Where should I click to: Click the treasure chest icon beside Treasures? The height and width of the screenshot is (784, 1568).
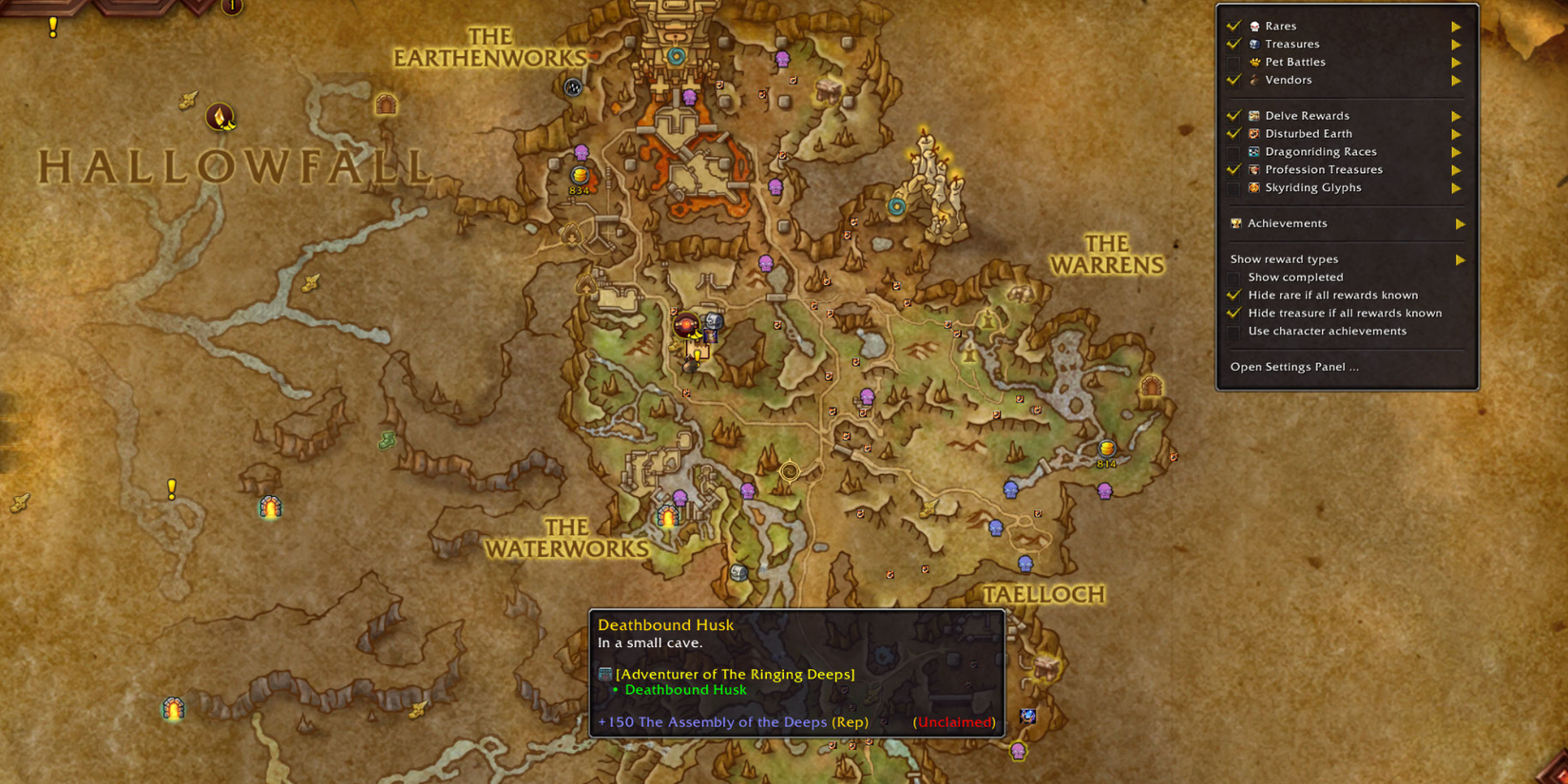[1256, 44]
